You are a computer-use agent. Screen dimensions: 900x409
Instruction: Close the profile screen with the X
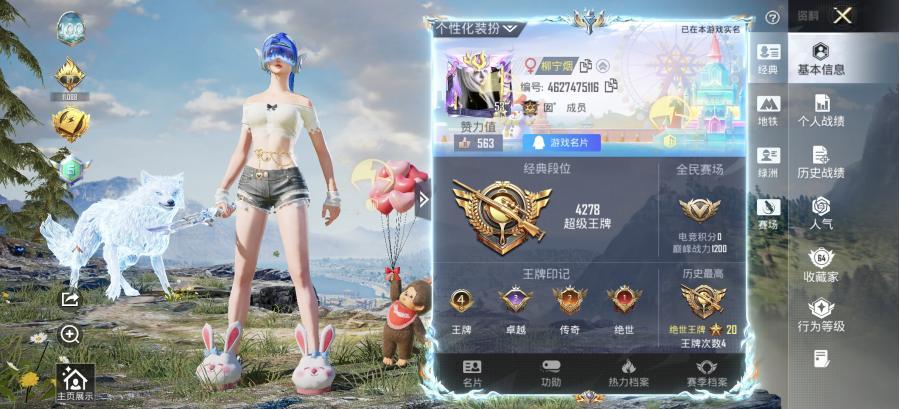[843, 15]
